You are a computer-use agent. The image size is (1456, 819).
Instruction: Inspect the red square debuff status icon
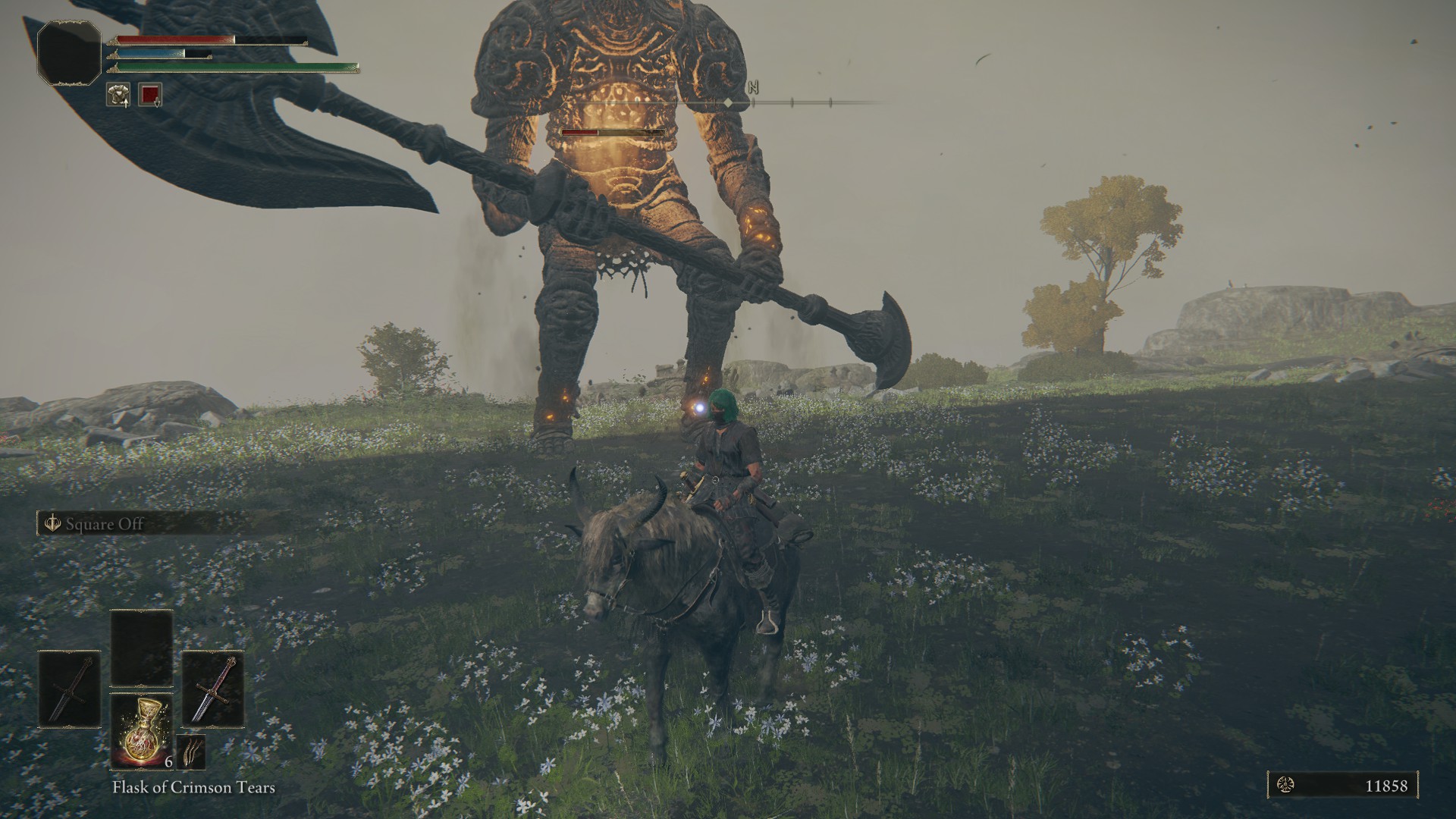(x=150, y=94)
